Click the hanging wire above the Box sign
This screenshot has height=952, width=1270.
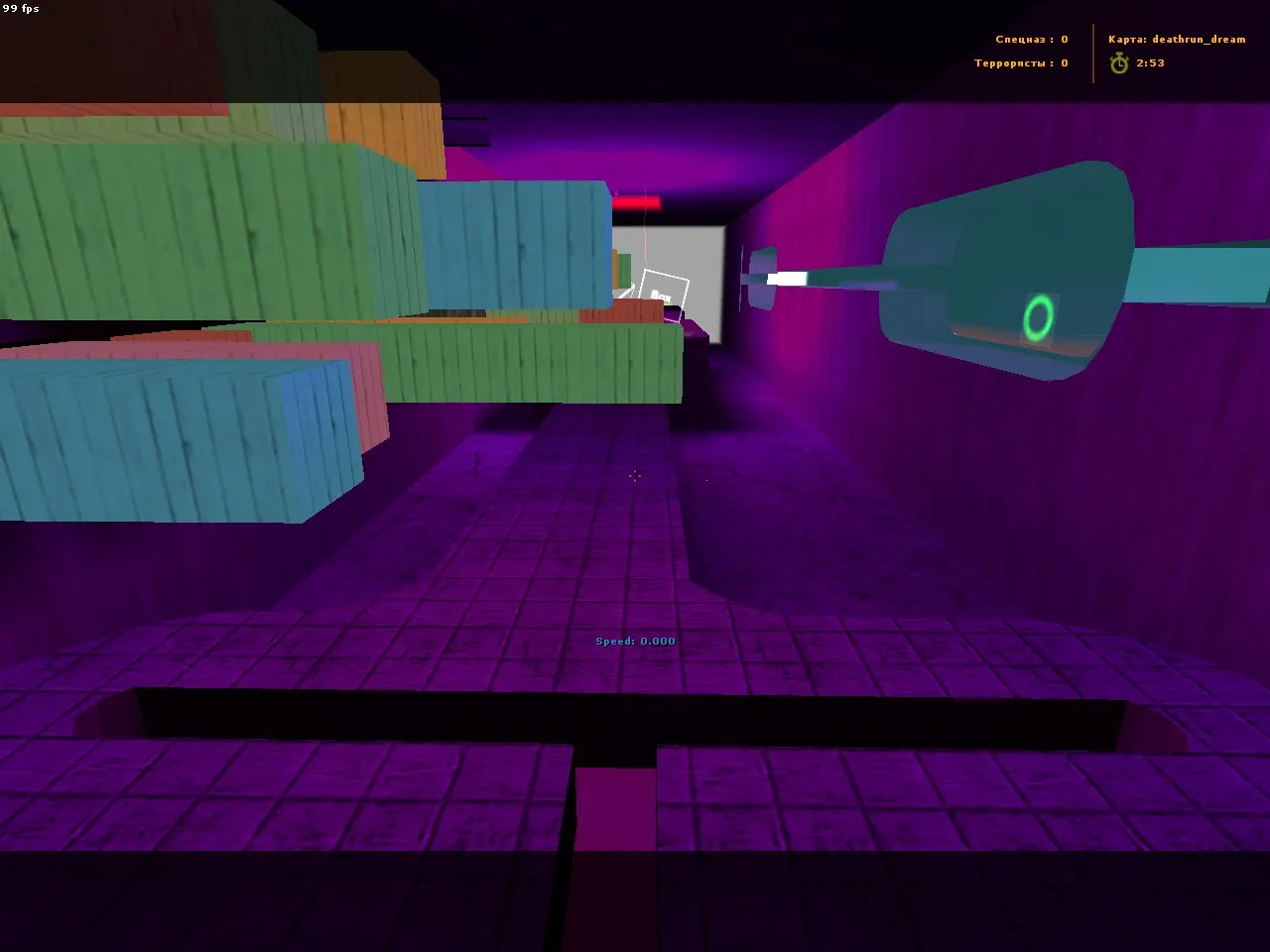click(x=645, y=238)
